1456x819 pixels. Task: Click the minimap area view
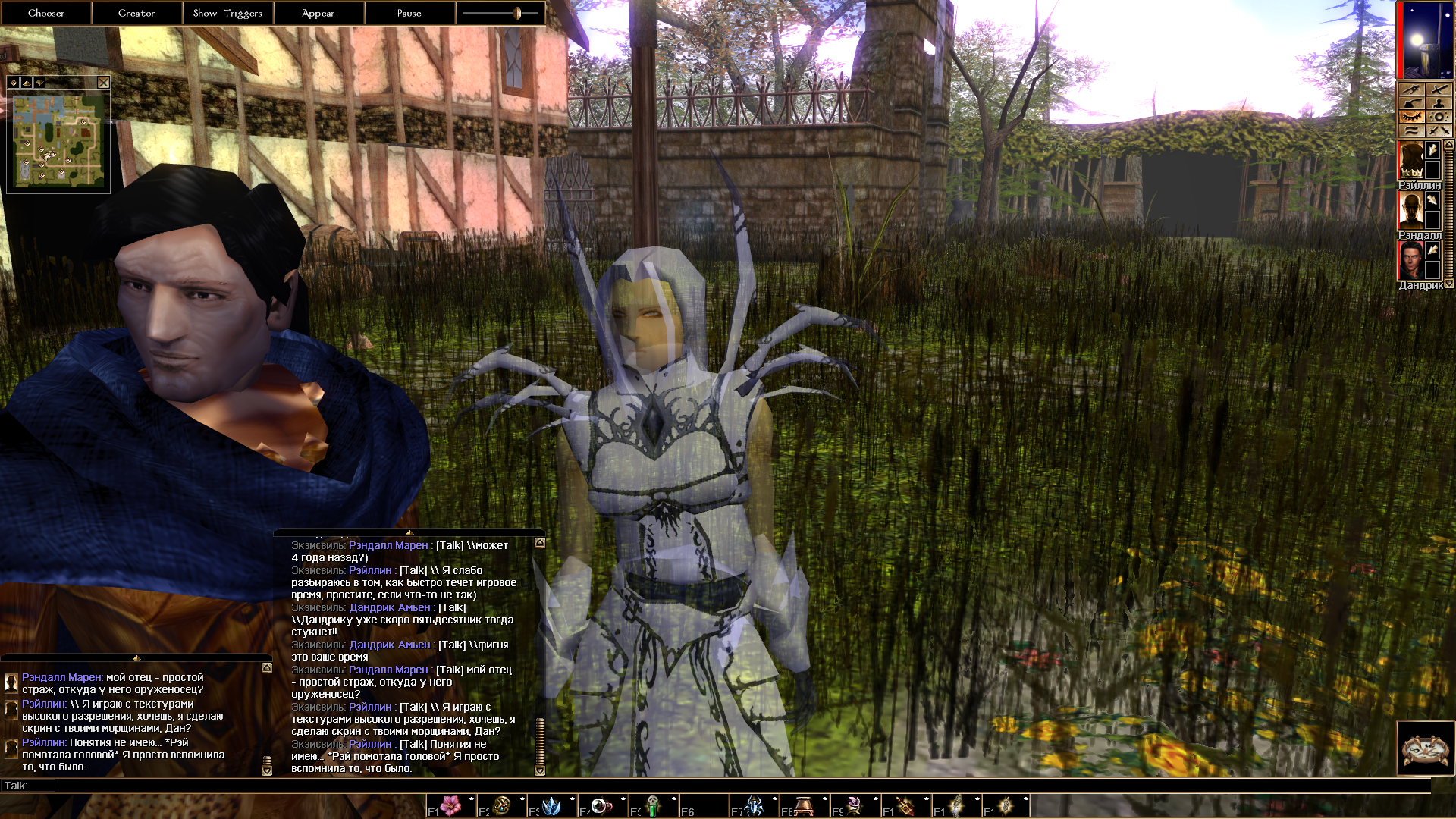[x=58, y=141]
